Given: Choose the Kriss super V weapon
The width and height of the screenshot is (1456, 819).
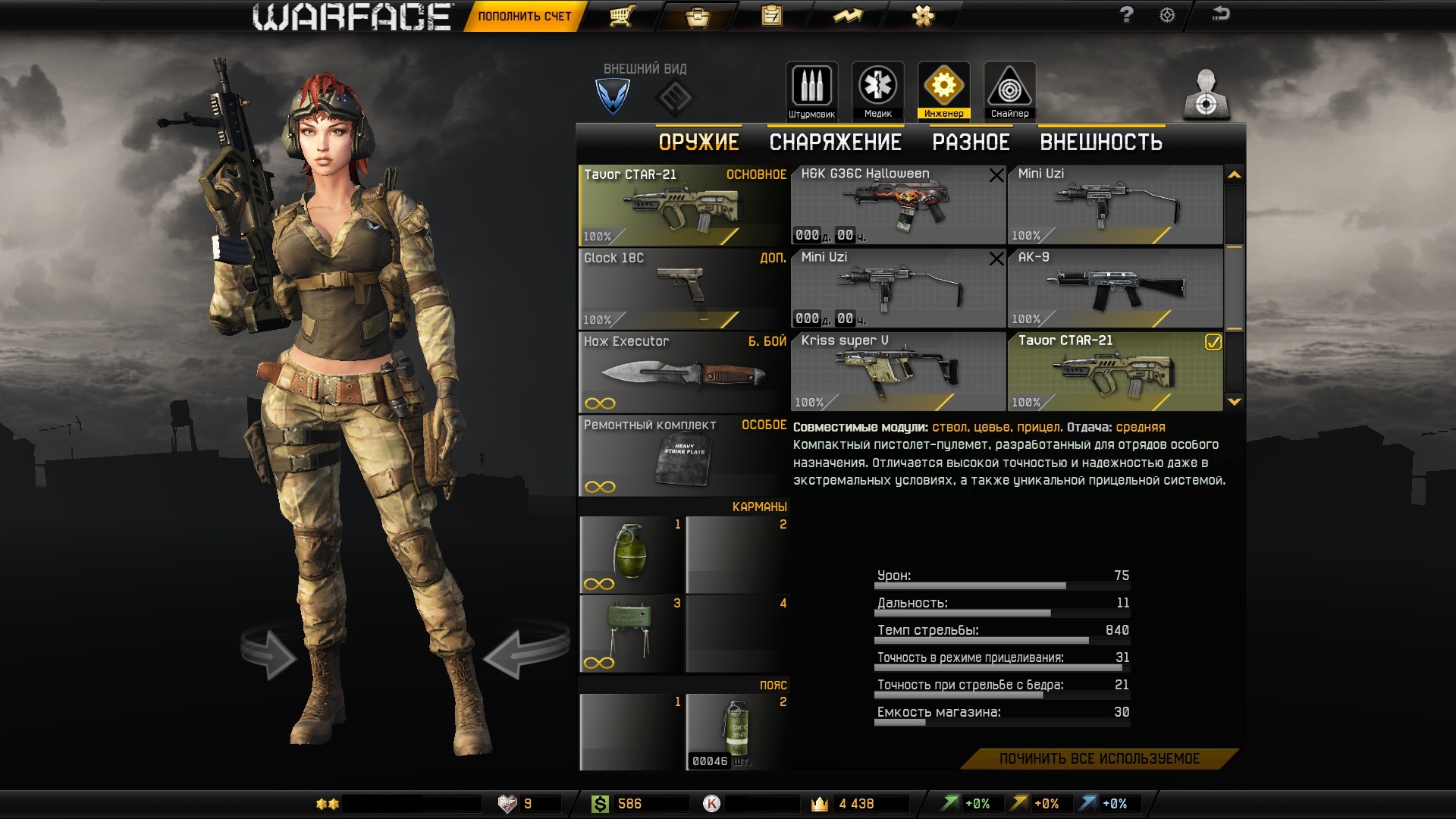Looking at the screenshot, I should click(898, 372).
